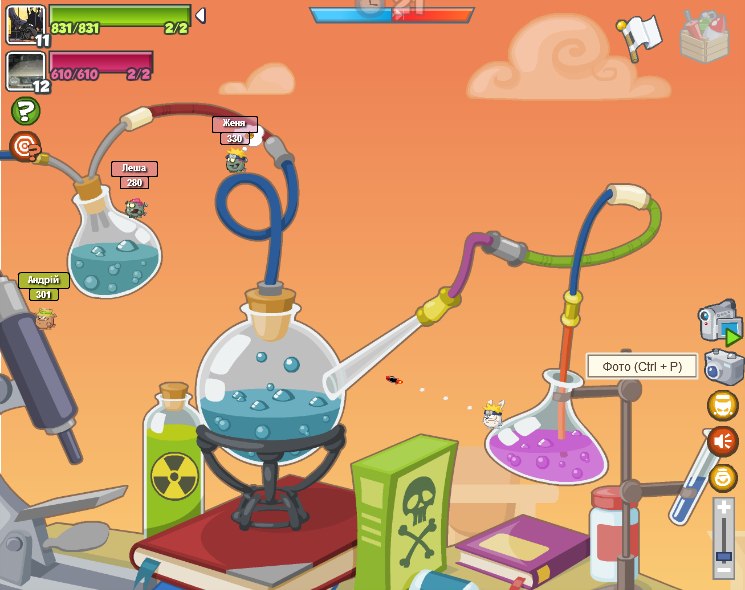Open the weapons crate inventory
Viewport: 745px width, 590px height.
pos(703,37)
